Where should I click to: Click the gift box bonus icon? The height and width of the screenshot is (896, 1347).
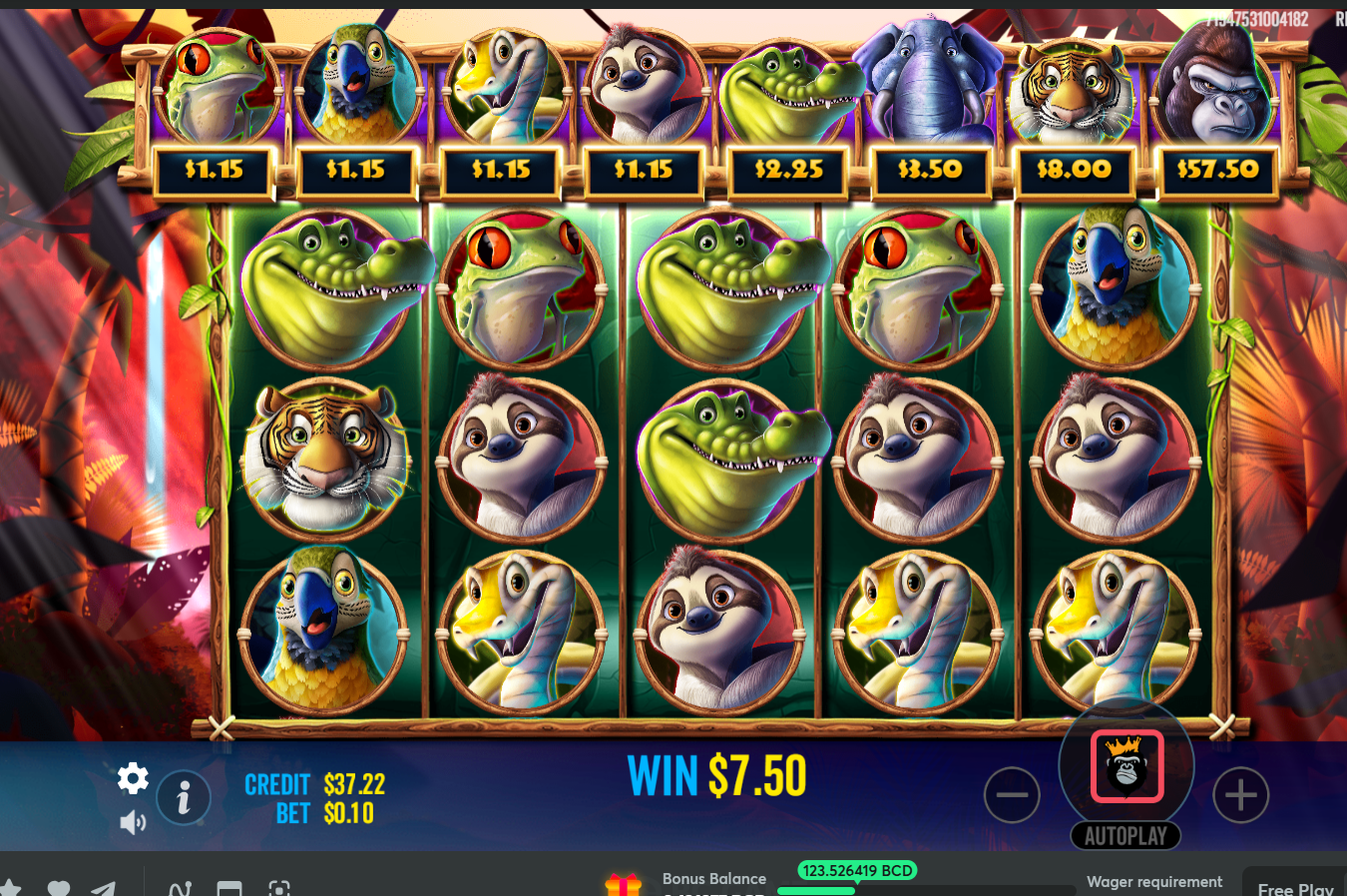pyautogui.click(x=623, y=885)
